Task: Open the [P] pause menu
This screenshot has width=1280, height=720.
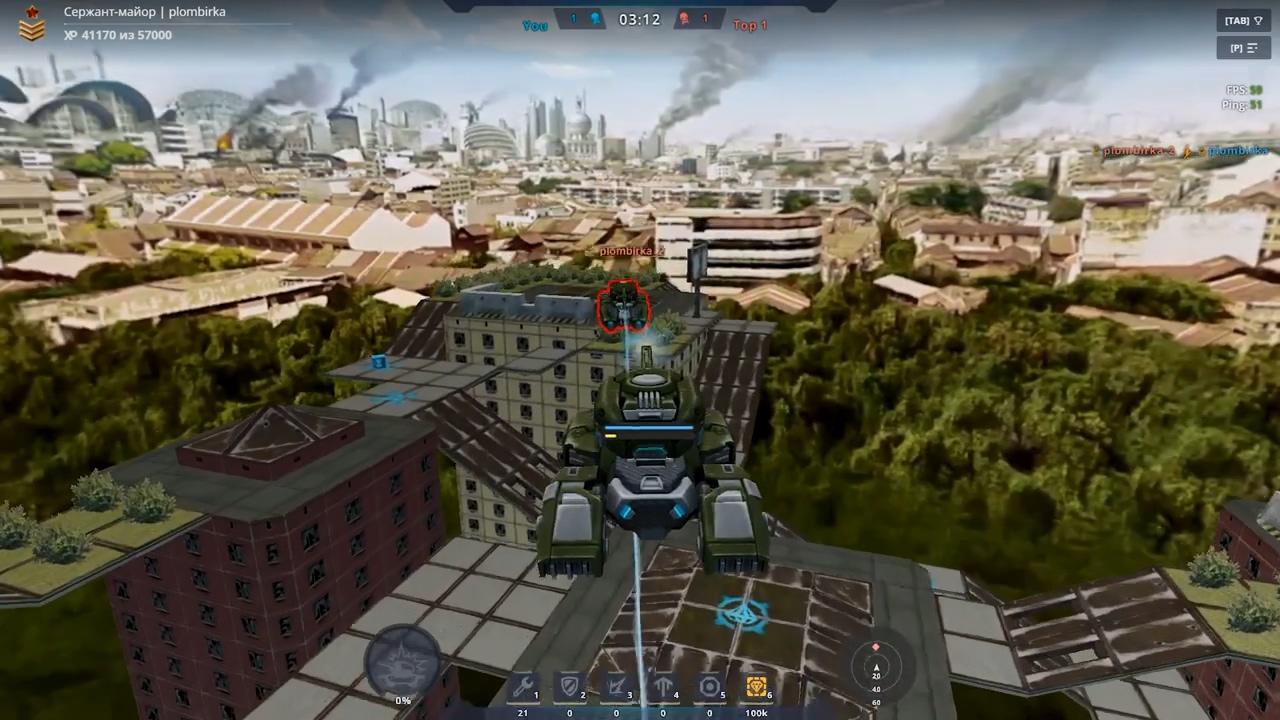Action: pyautogui.click(x=1243, y=48)
